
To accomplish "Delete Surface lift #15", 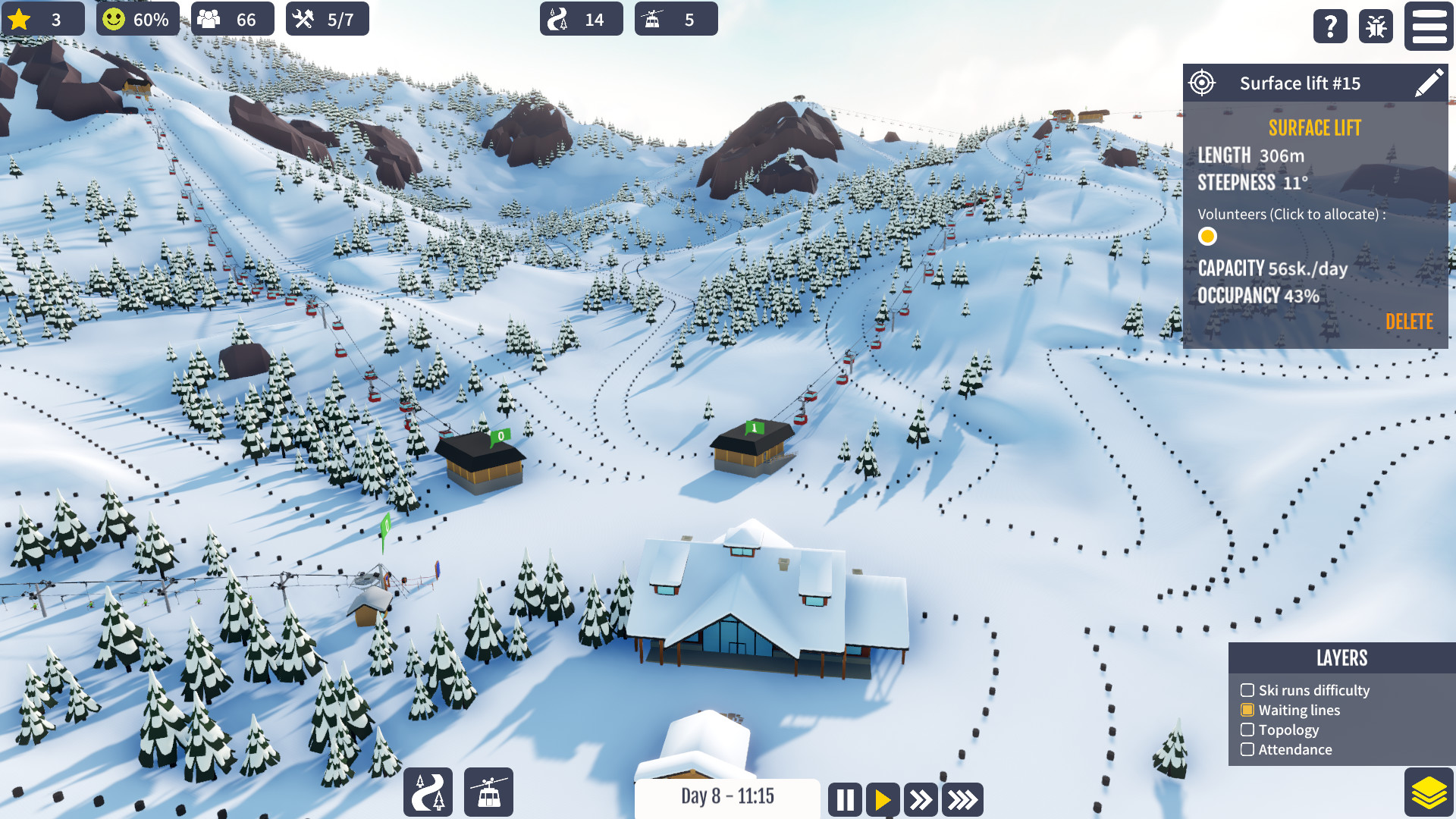I will (x=1409, y=322).
